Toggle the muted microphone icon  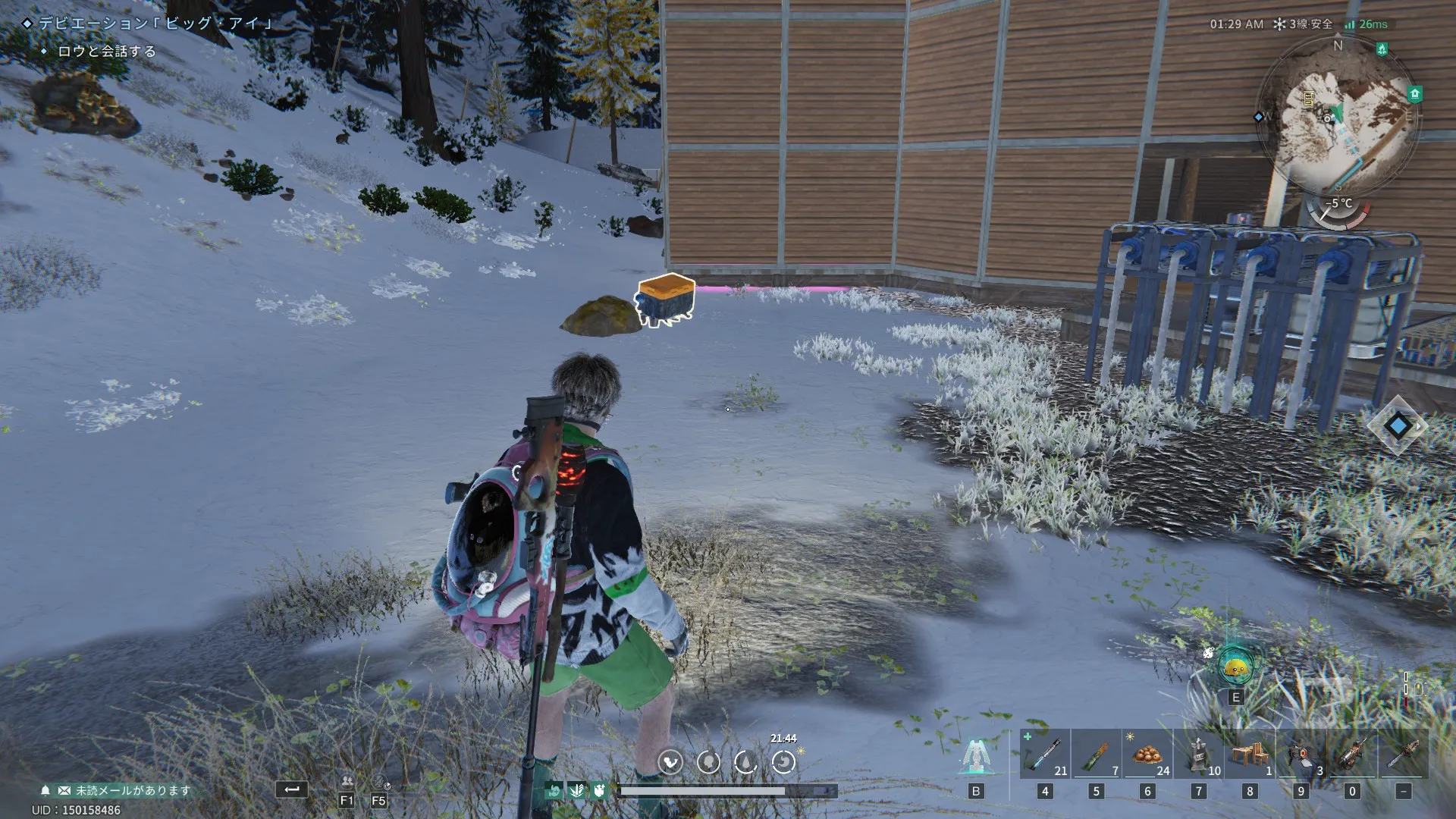(x=379, y=781)
